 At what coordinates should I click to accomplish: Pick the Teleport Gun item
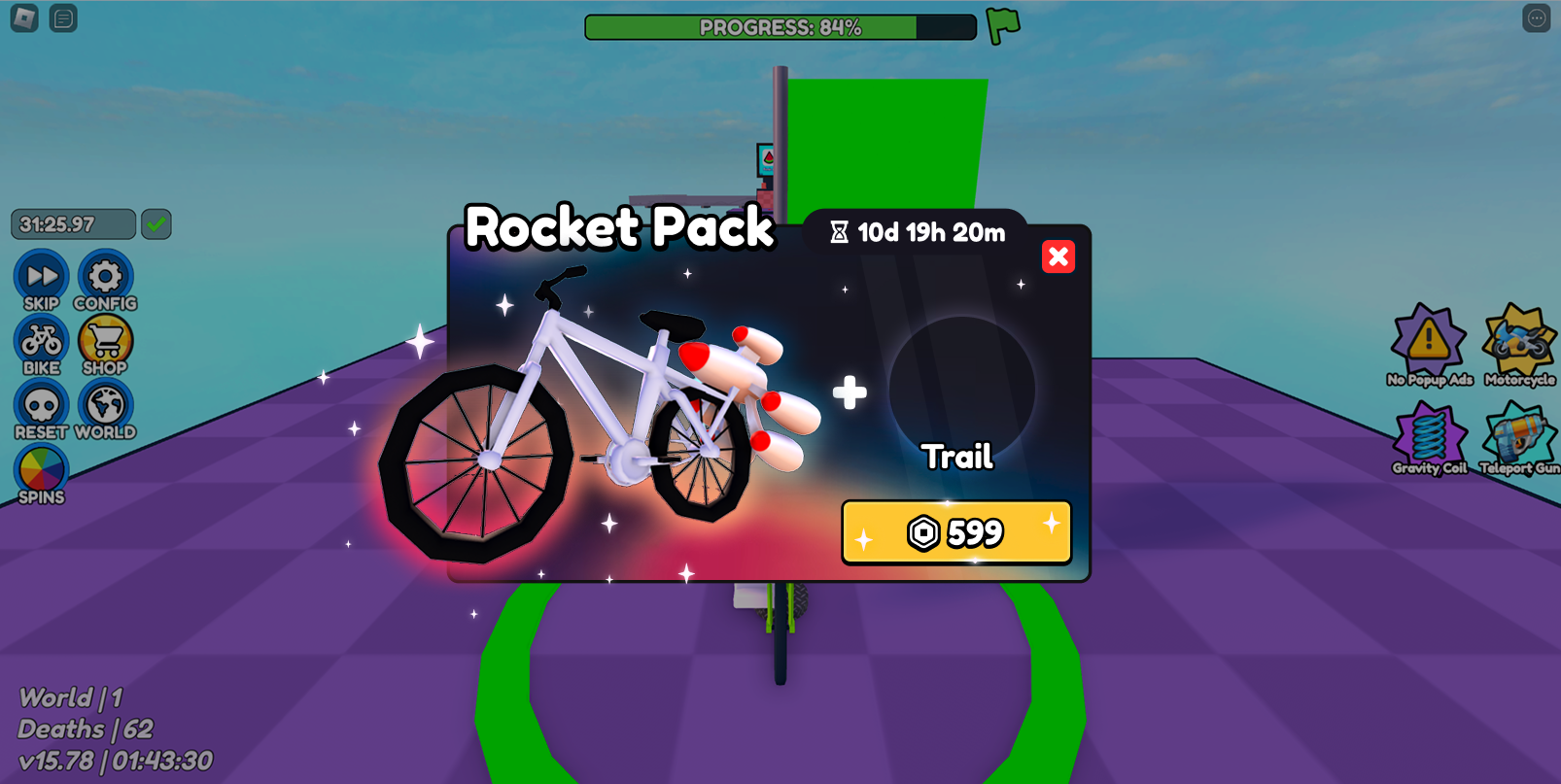click(x=1519, y=438)
